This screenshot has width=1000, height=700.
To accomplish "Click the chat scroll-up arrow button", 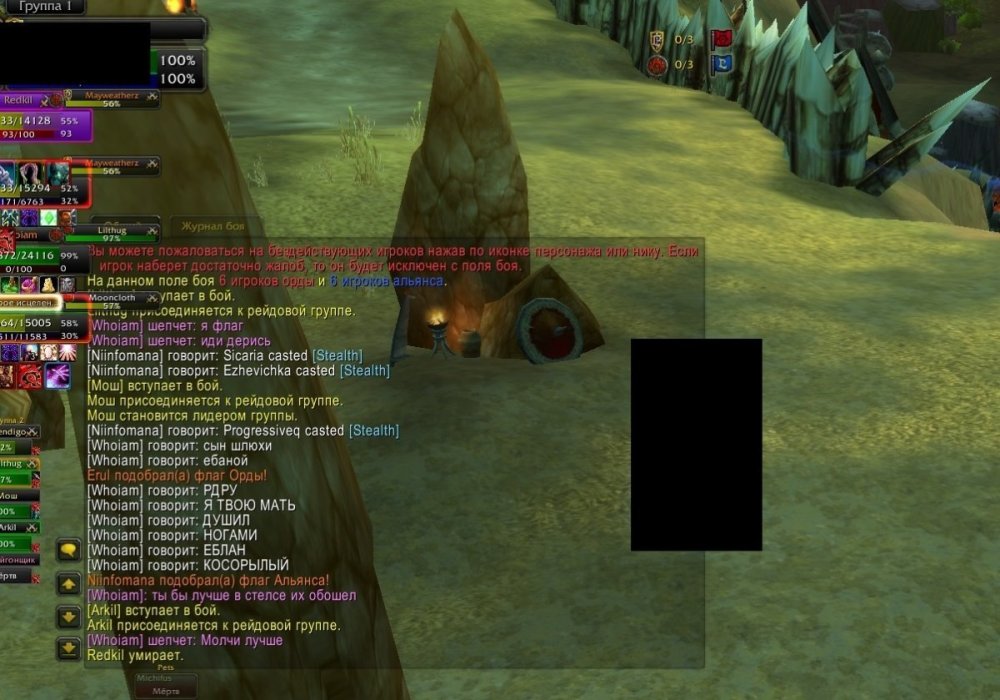I will pos(68,583).
